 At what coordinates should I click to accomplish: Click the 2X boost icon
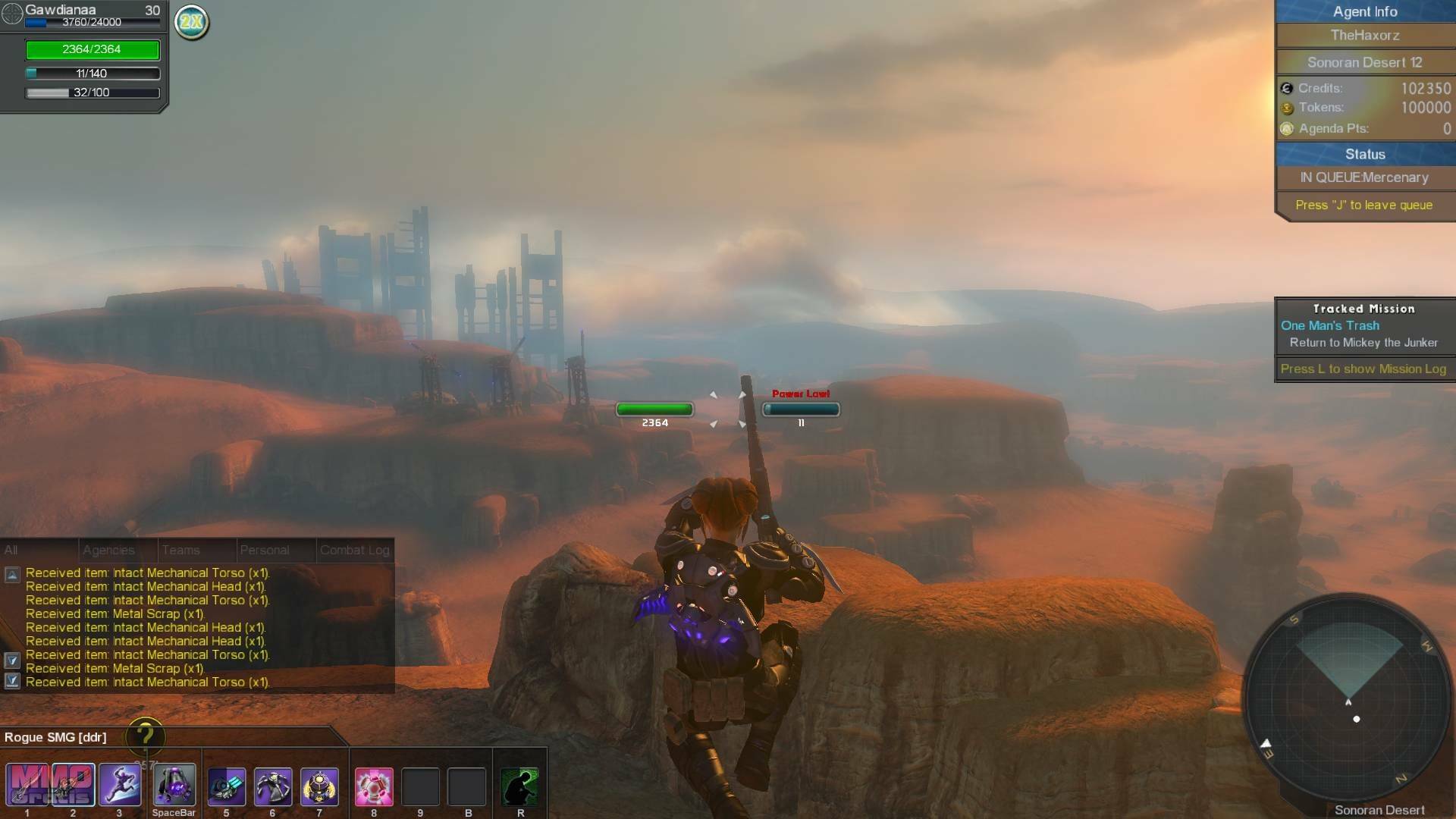tap(191, 22)
